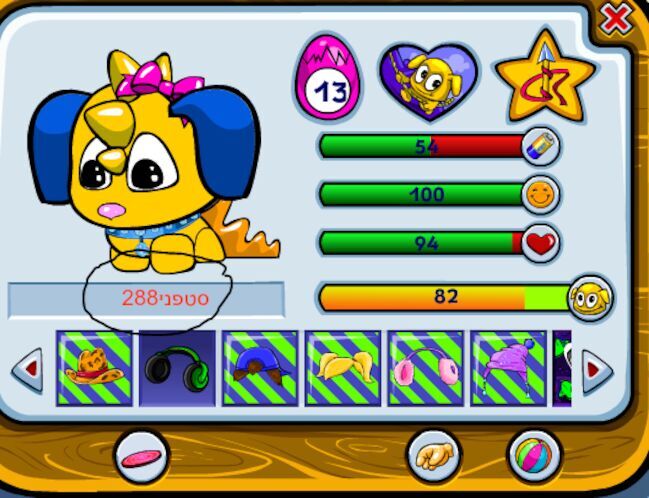Pick the blonde pigtails wig

(343, 368)
